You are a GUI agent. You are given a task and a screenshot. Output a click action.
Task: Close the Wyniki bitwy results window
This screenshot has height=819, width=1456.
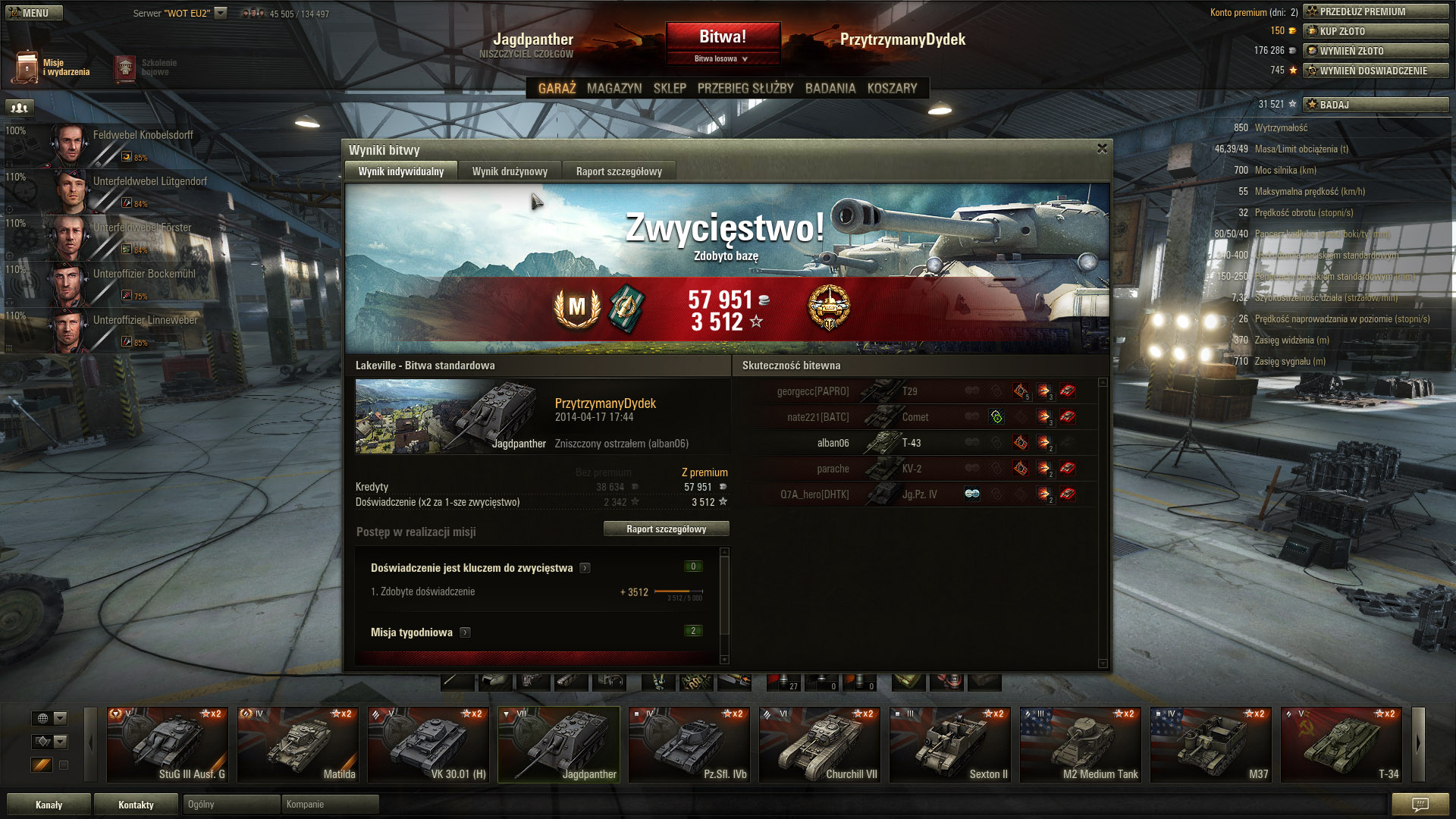(1102, 149)
